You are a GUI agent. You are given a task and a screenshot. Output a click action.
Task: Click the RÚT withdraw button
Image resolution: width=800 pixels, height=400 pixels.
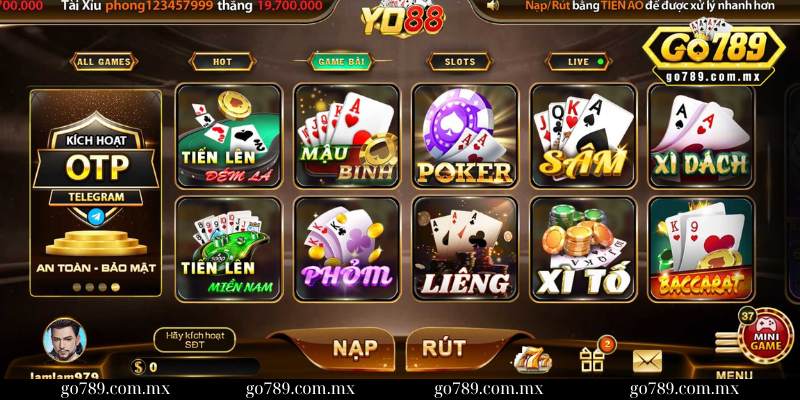click(444, 348)
